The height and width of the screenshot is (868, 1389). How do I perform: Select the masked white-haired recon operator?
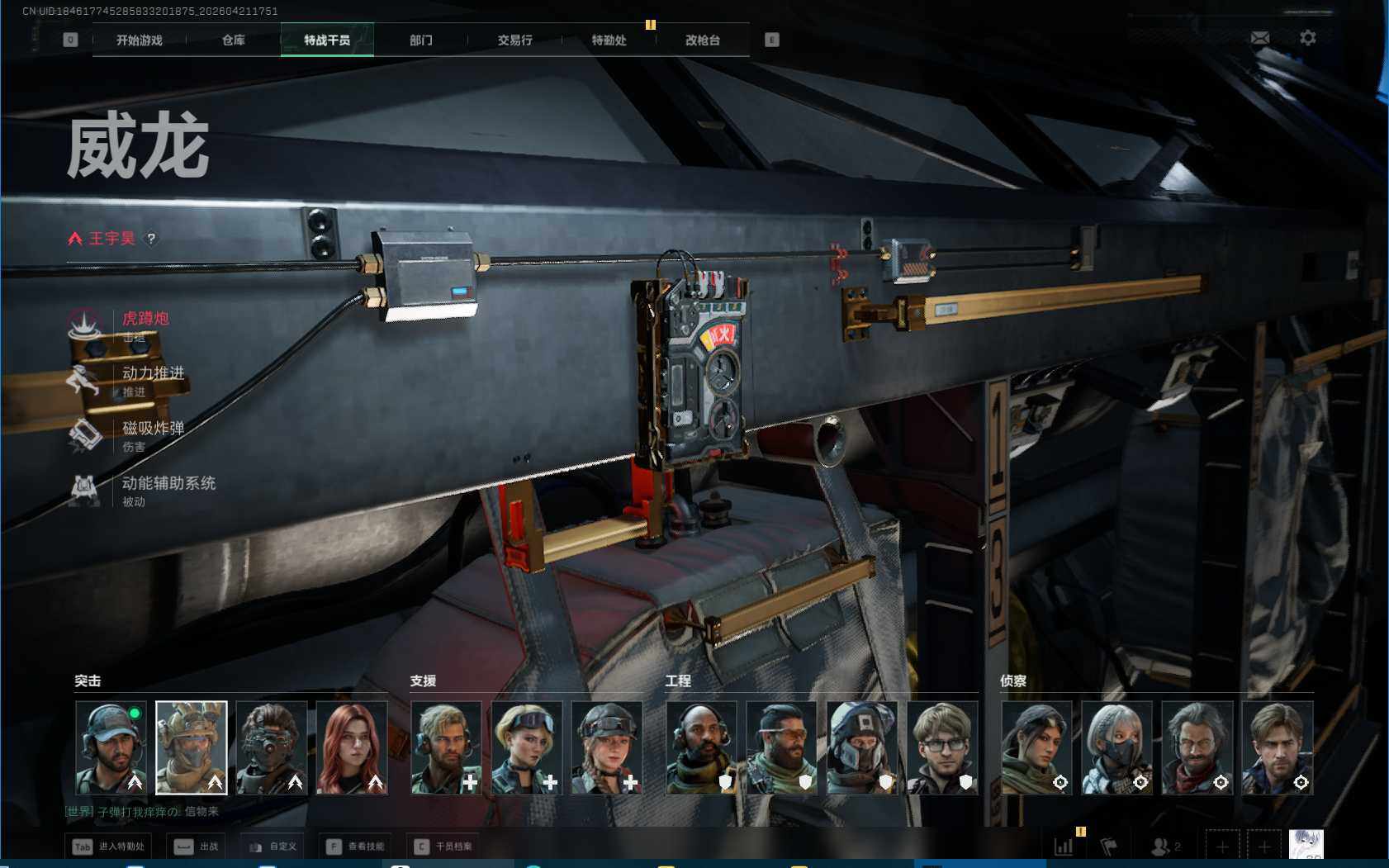click(x=1116, y=747)
